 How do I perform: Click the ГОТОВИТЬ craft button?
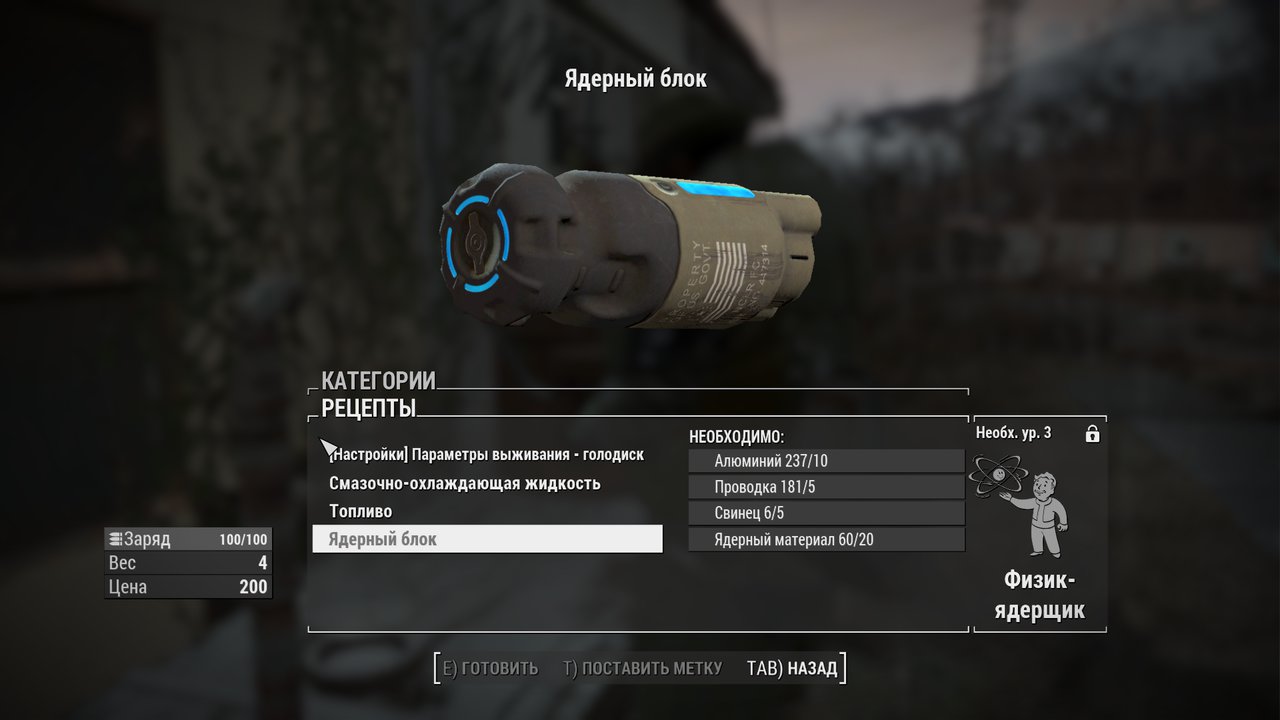coord(490,668)
